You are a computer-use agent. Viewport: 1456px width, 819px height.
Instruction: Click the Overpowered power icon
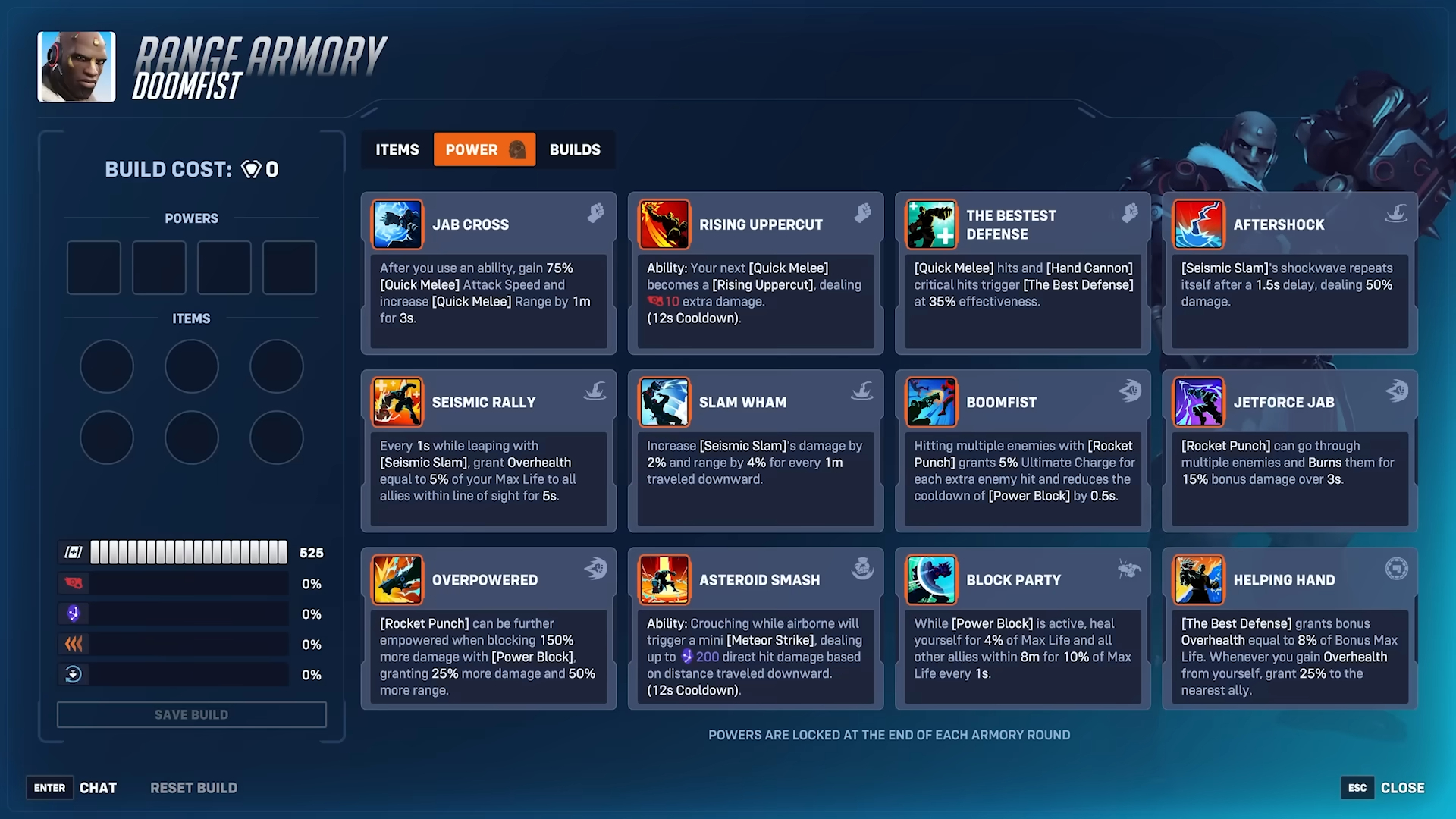(397, 579)
